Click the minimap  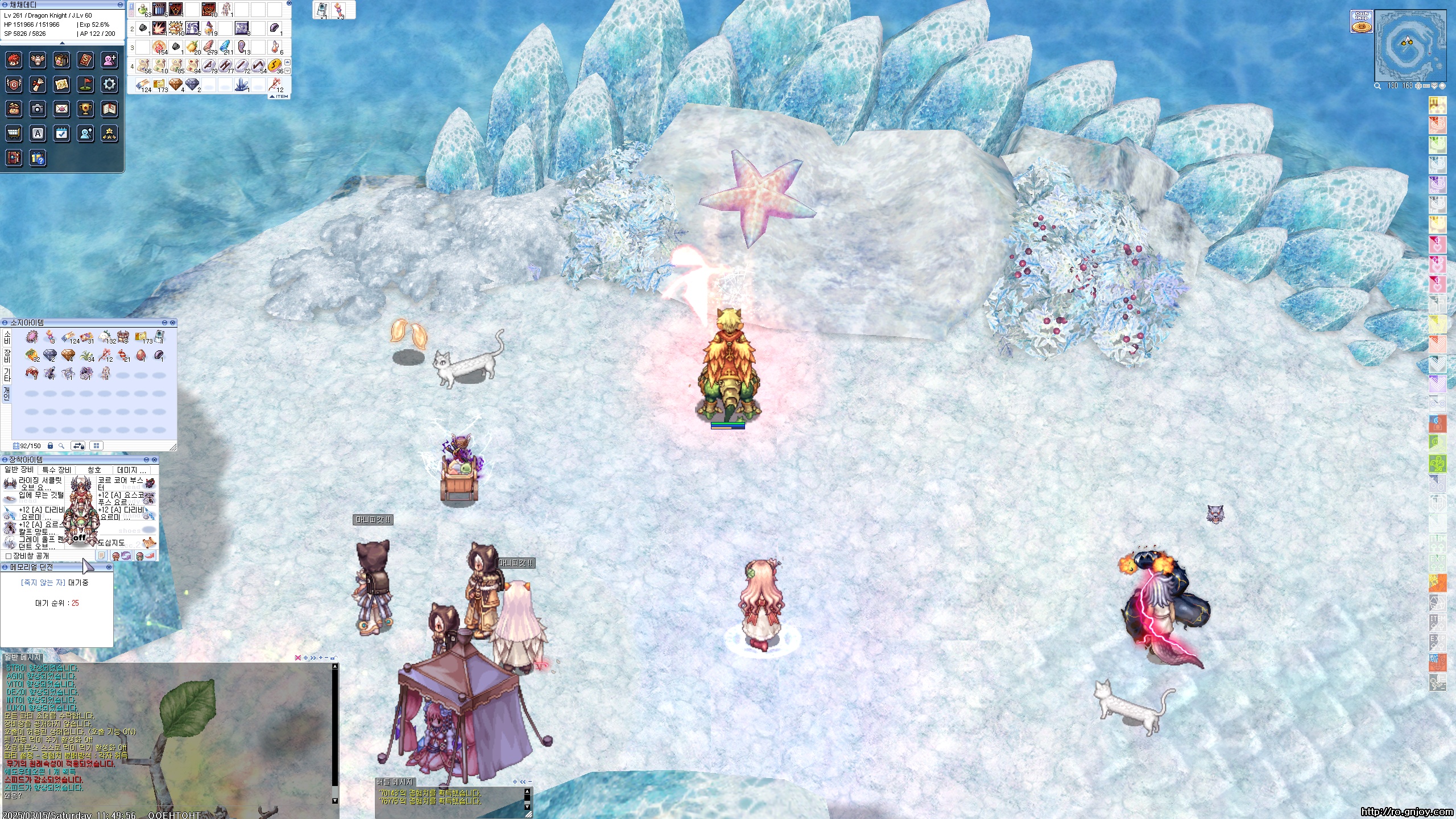(1409, 45)
